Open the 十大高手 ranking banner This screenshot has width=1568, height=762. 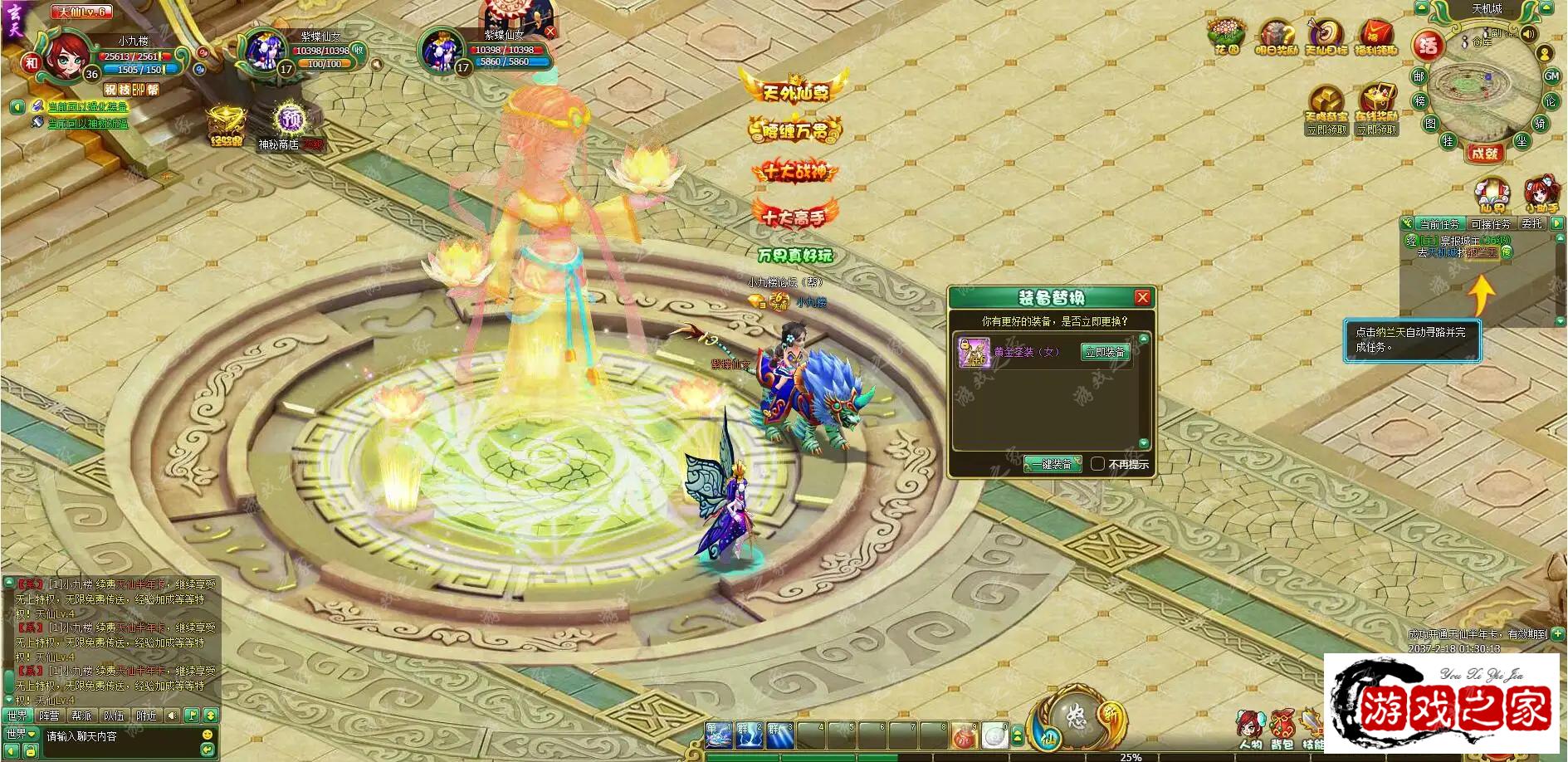tap(794, 216)
